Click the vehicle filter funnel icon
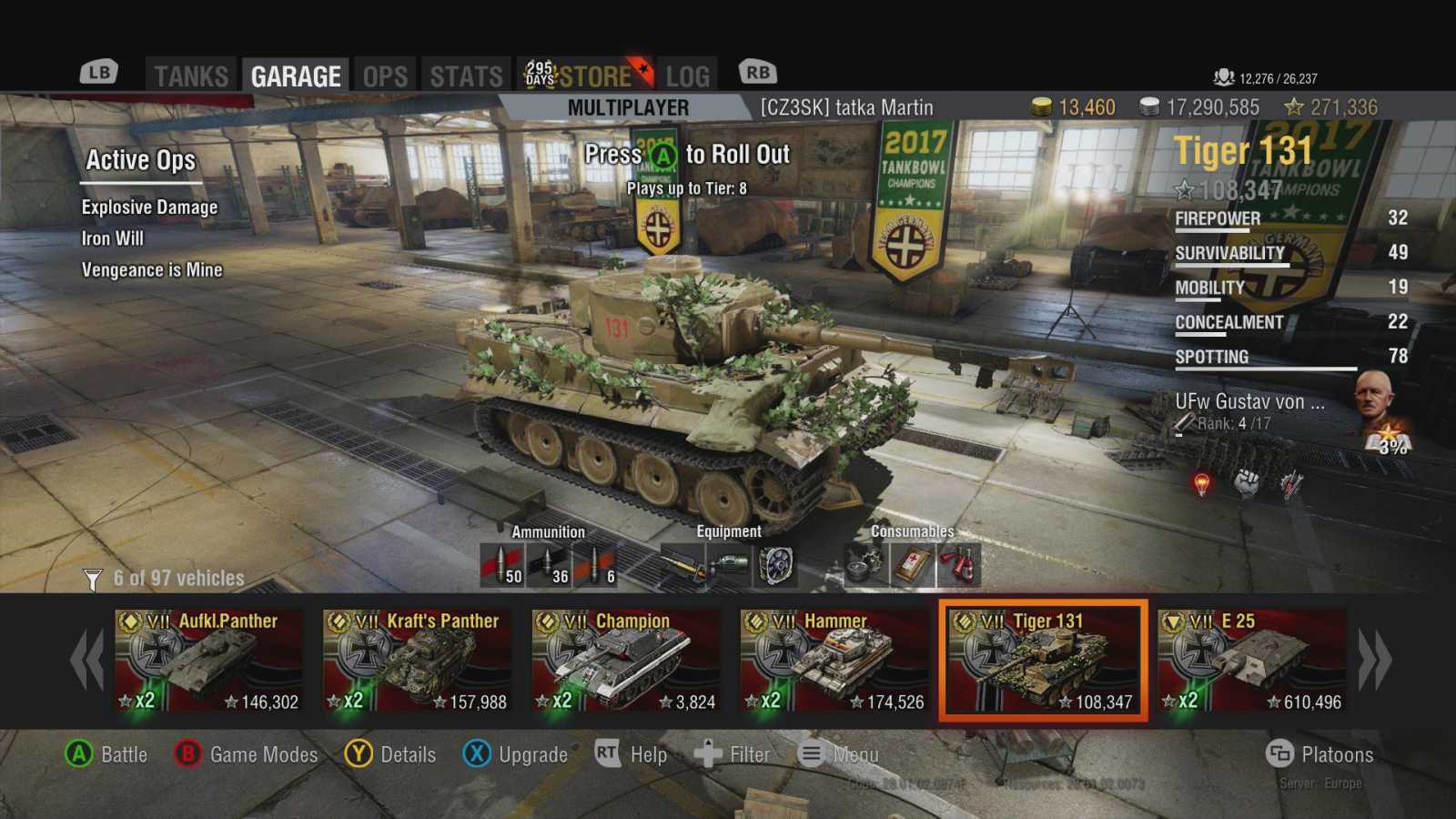 tap(93, 579)
